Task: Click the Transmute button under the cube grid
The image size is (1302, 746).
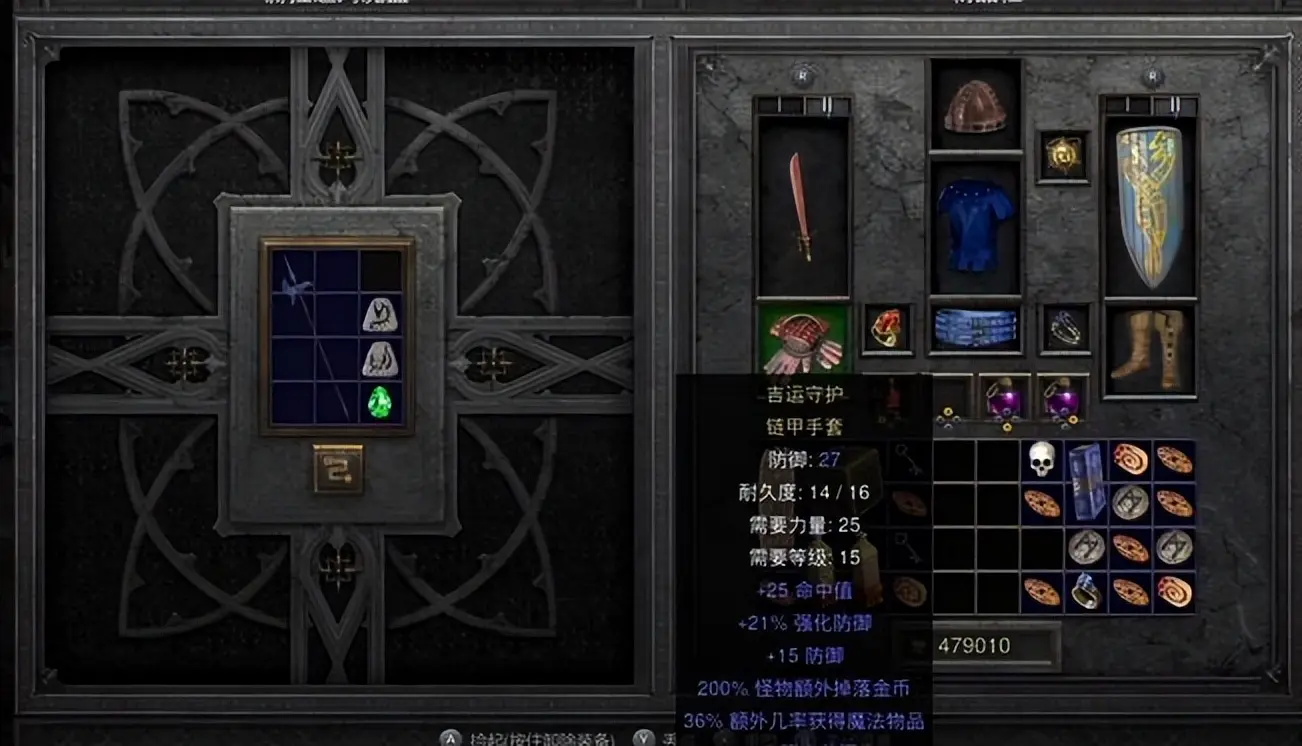Action: click(337, 468)
